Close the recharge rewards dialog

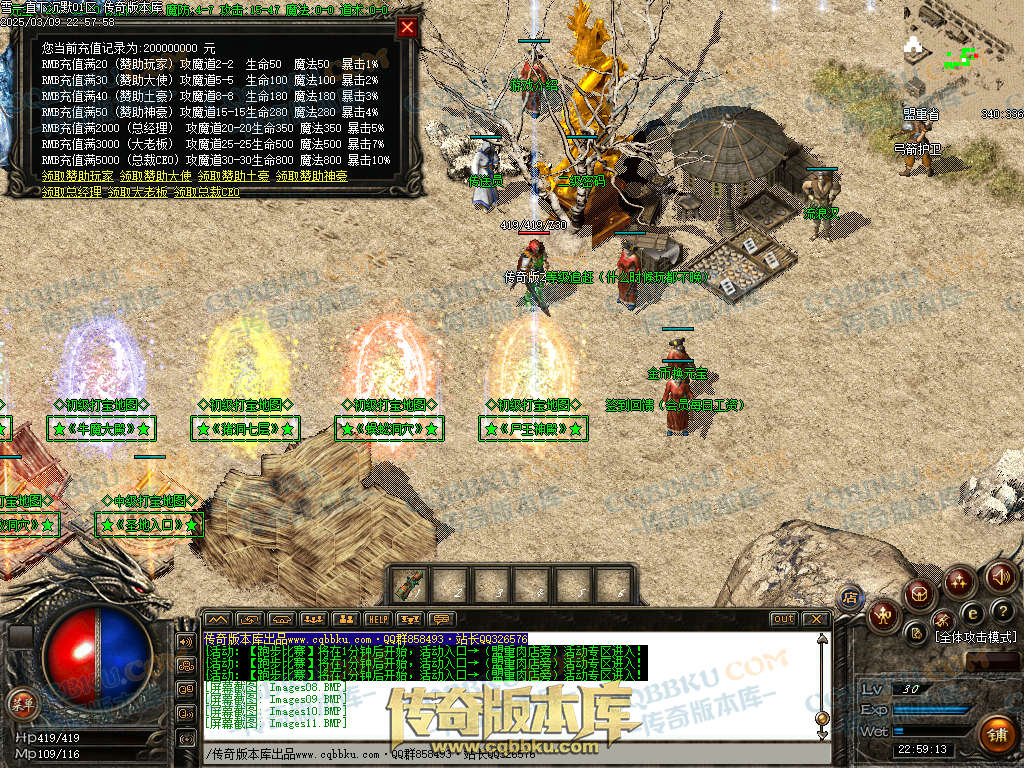[x=407, y=28]
